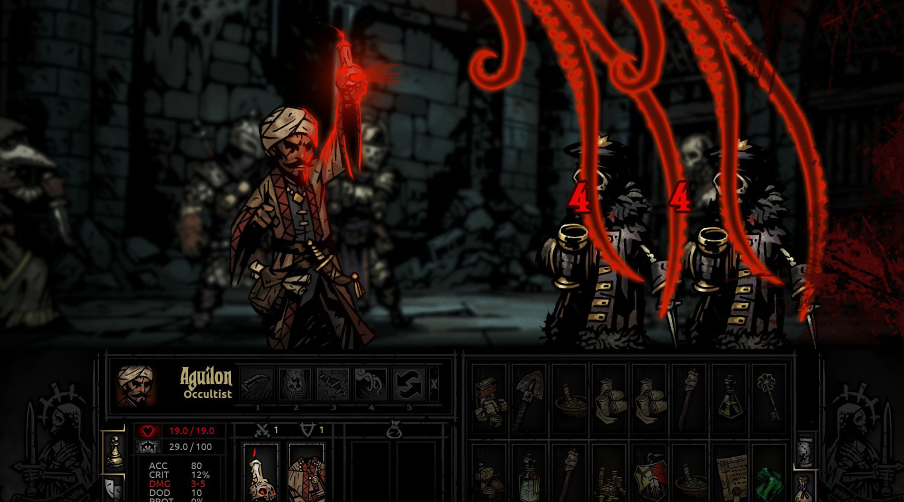Screen dimensions: 904x502
Task: Pass the turn with the X button
Action: tap(433, 384)
